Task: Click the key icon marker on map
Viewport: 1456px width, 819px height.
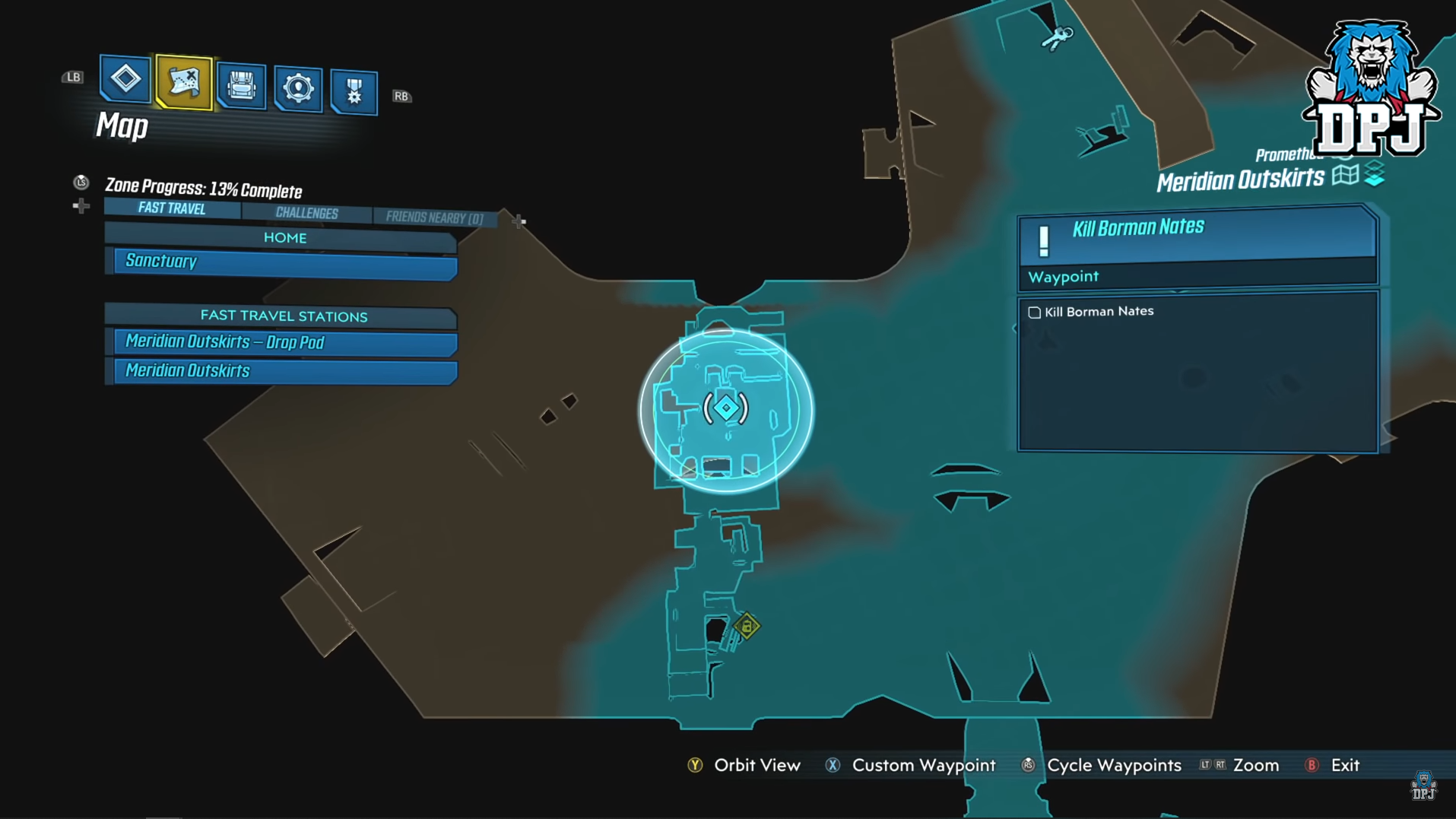Action: click(1057, 37)
